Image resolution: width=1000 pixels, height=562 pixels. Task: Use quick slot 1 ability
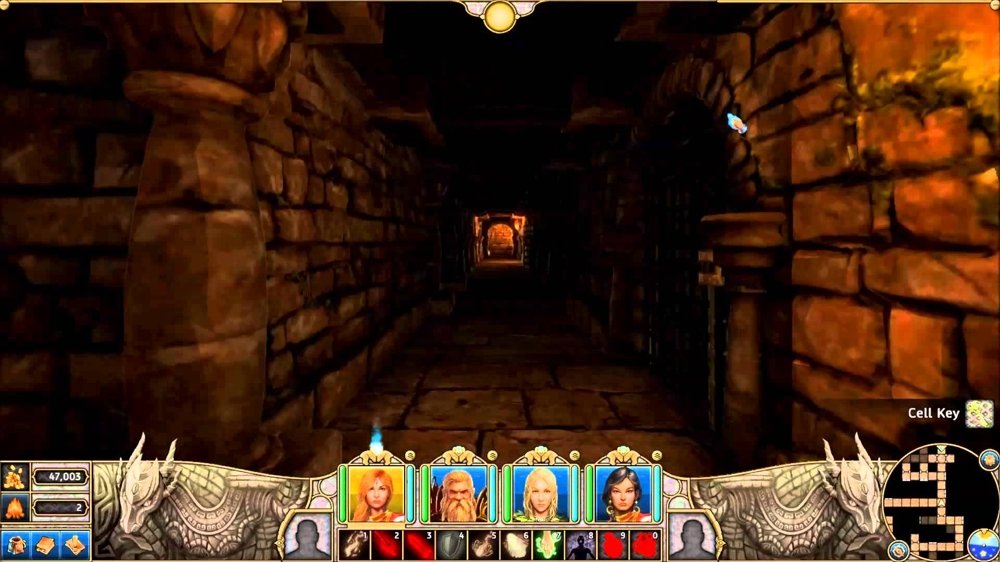354,545
